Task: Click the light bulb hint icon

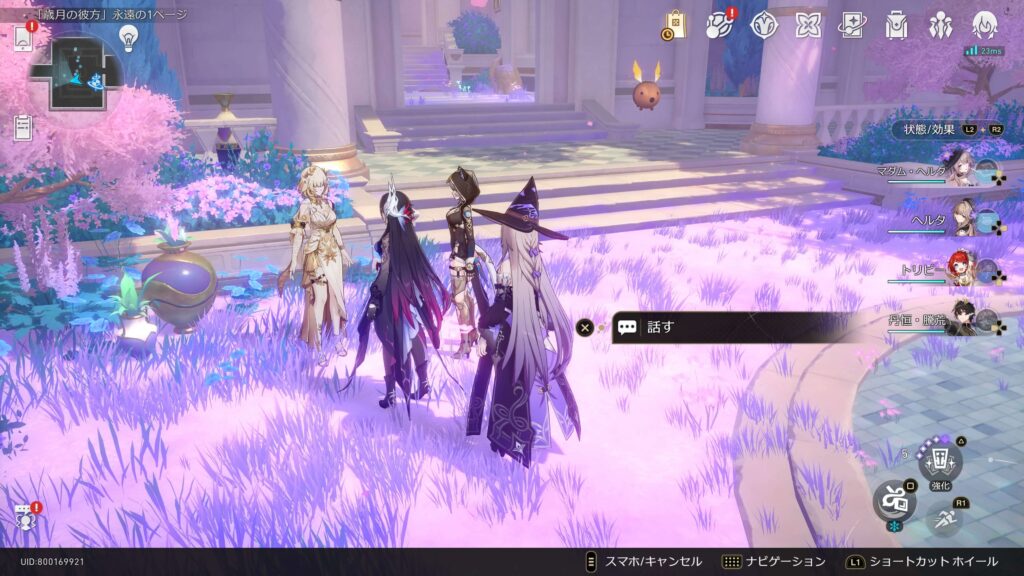Action: point(128,37)
